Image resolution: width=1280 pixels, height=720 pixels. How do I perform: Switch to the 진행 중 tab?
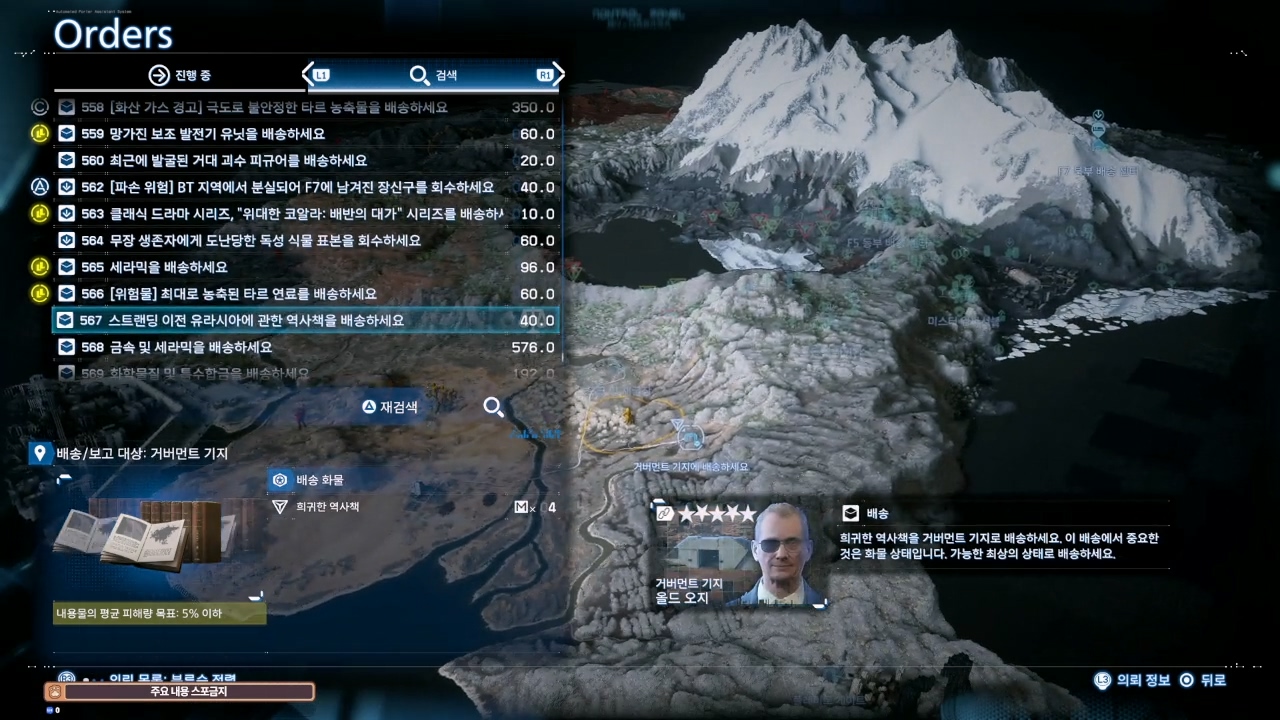click(180, 75)
